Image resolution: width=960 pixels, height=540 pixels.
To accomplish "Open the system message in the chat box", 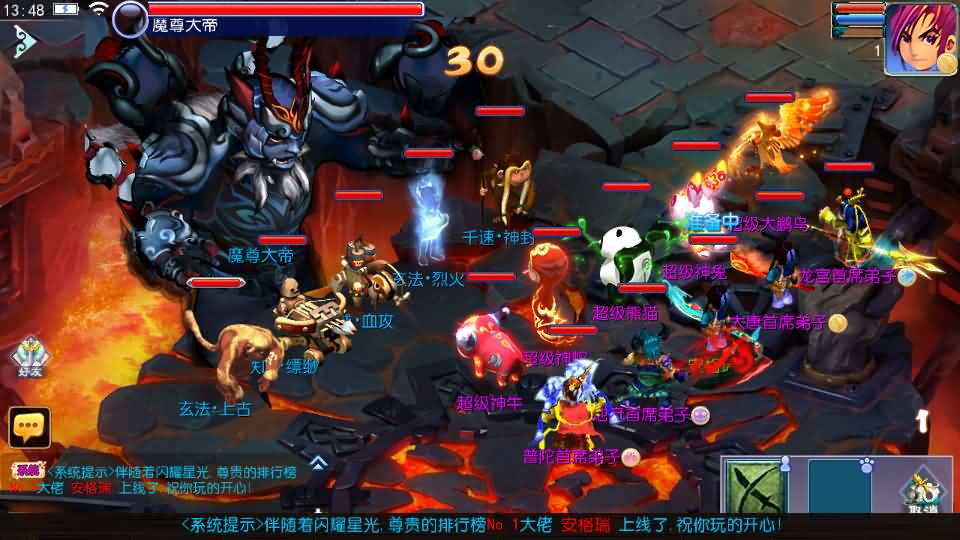I will pyautogui.click(x=150, y=479).
